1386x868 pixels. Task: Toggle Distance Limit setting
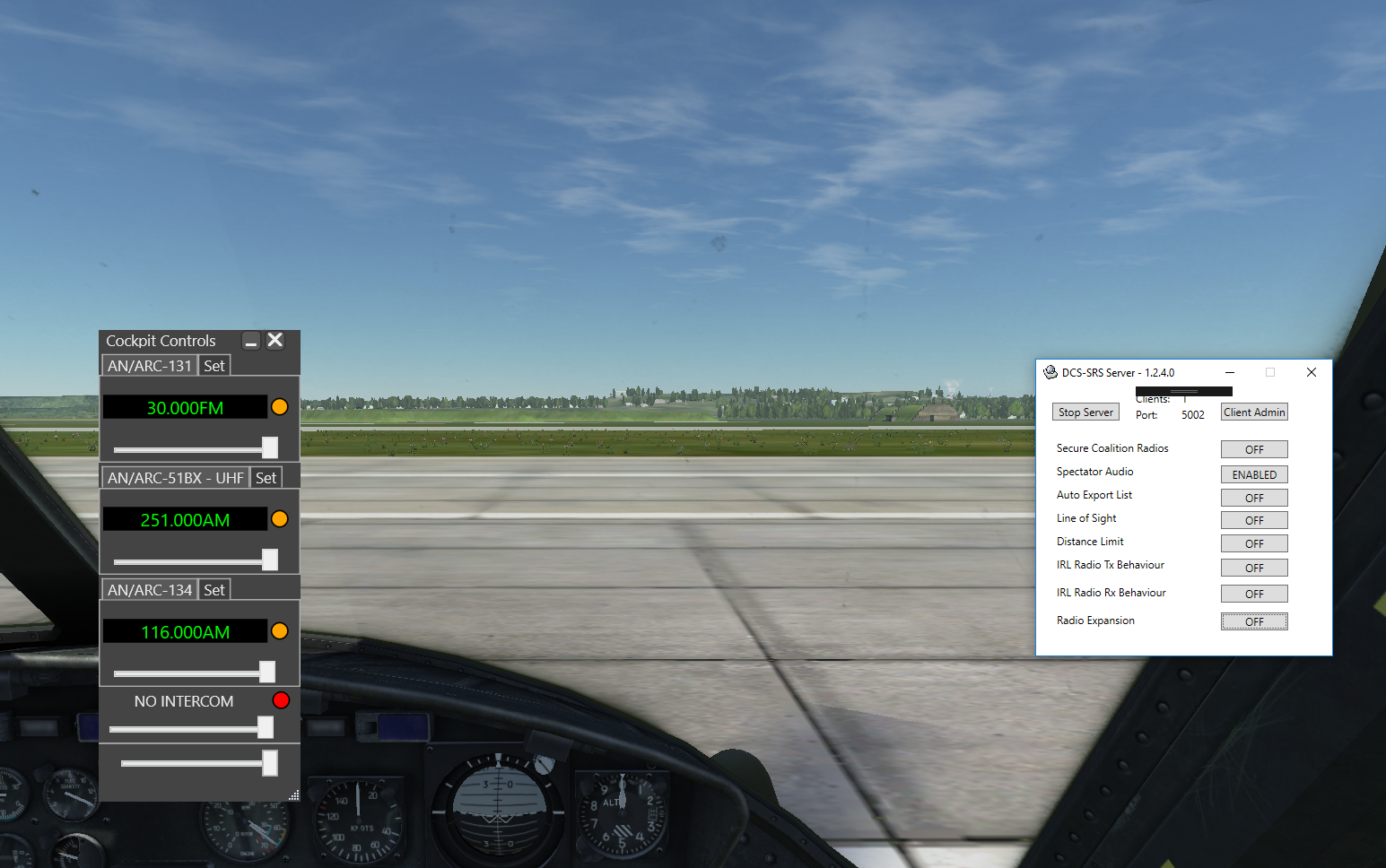tap(1254, 543)
